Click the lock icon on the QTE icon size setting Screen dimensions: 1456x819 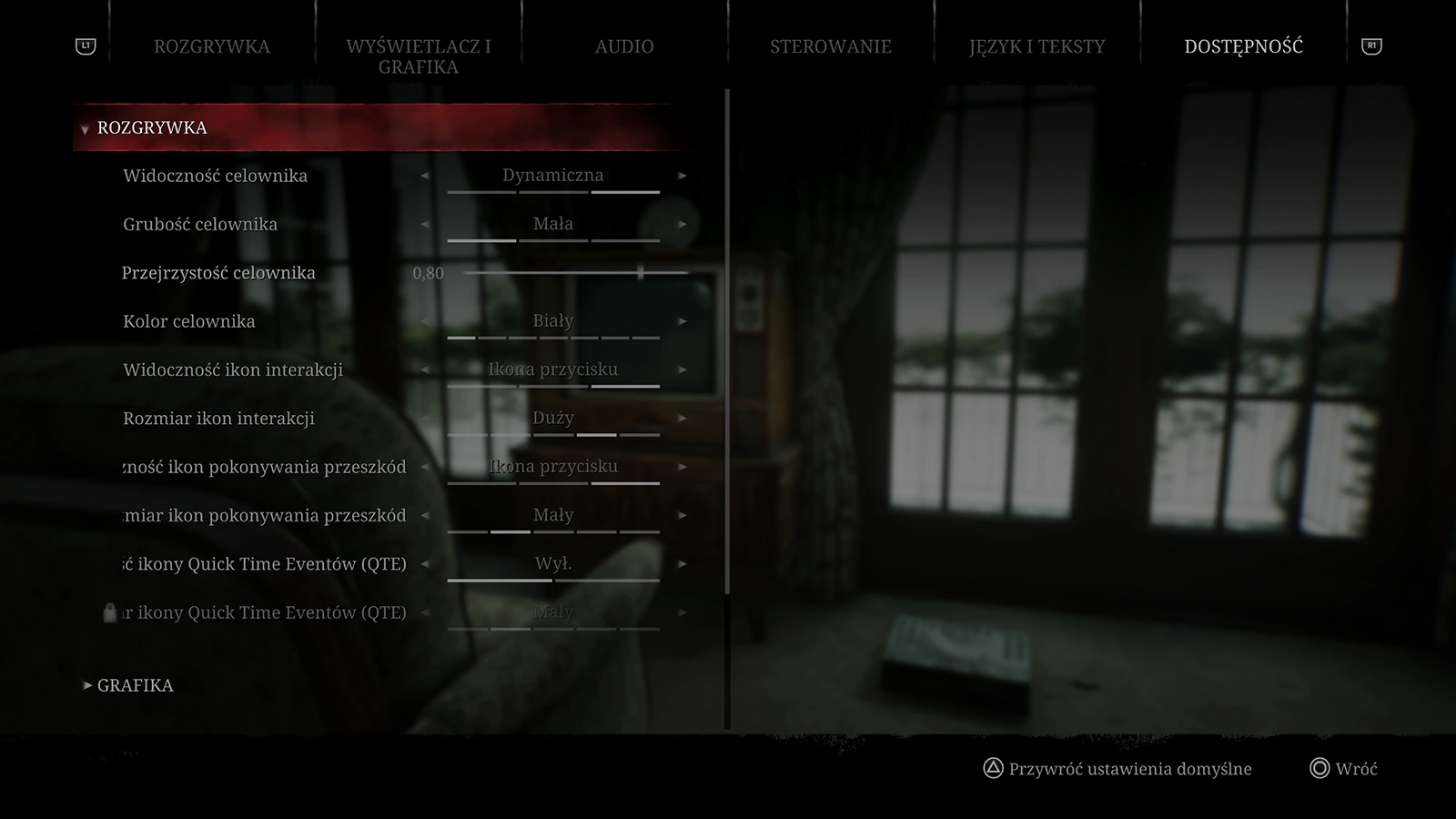108,612
